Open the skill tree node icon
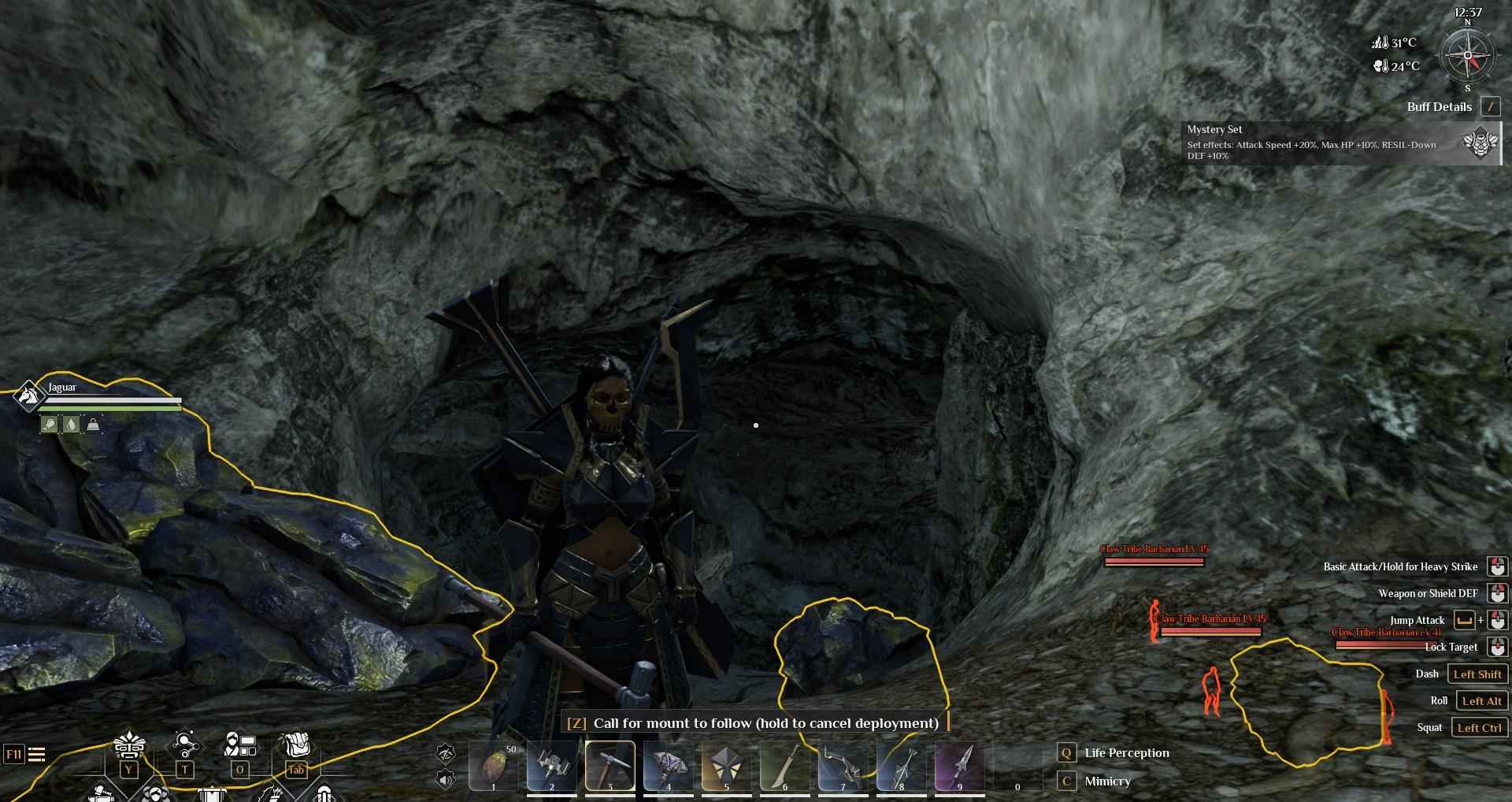The width and height of the screenshot is (1512, 802). [x=185, y=744]
